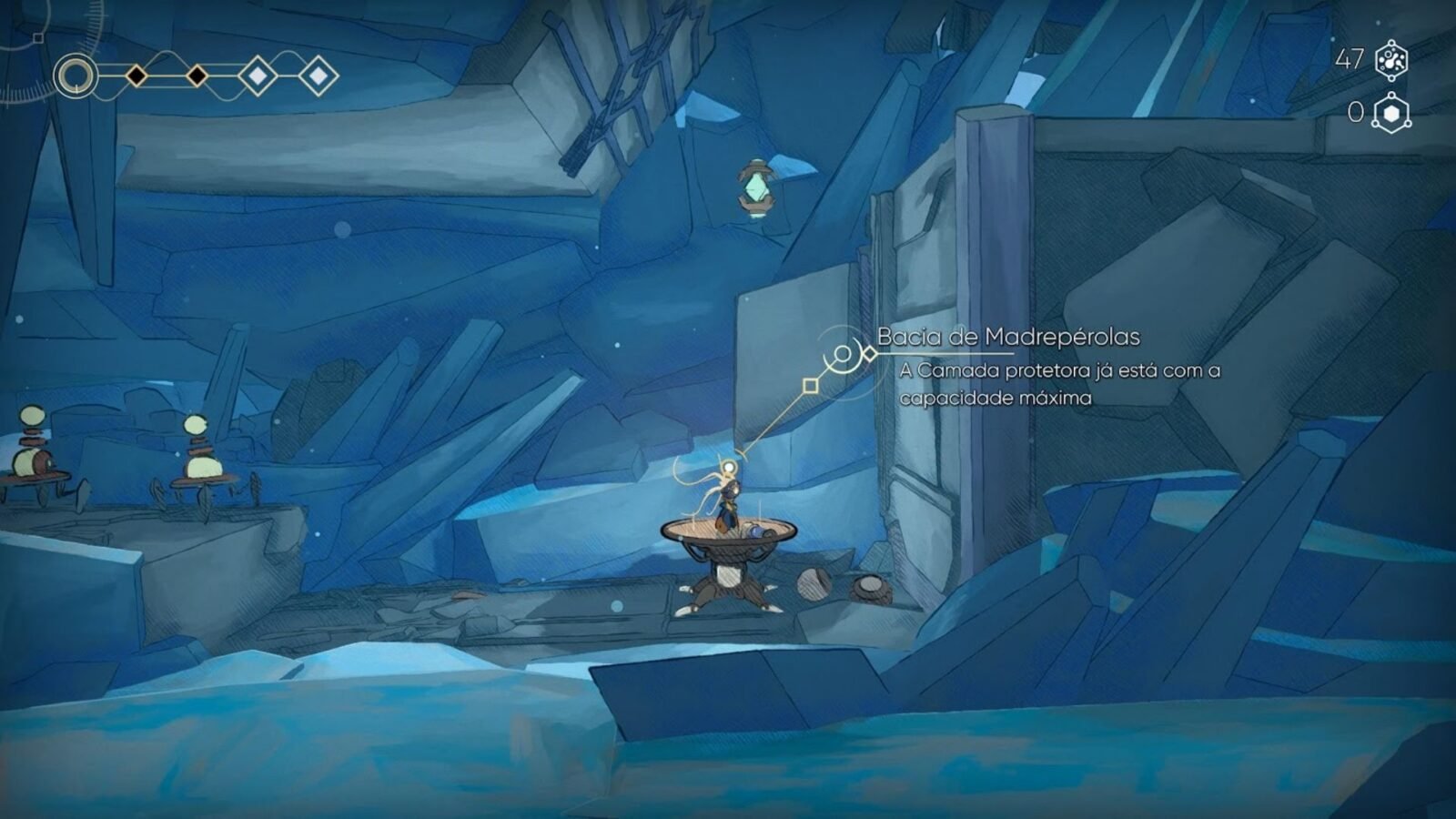
Task: Click the Bacia de Madrepérolas interaction label
Action: coord(1008,337)
